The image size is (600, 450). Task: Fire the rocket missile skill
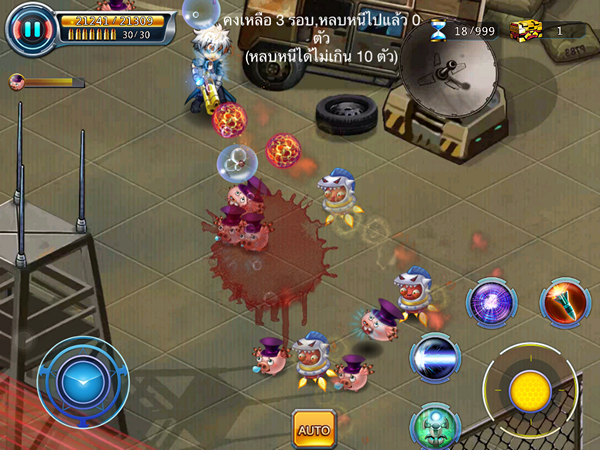coord(563,299)
